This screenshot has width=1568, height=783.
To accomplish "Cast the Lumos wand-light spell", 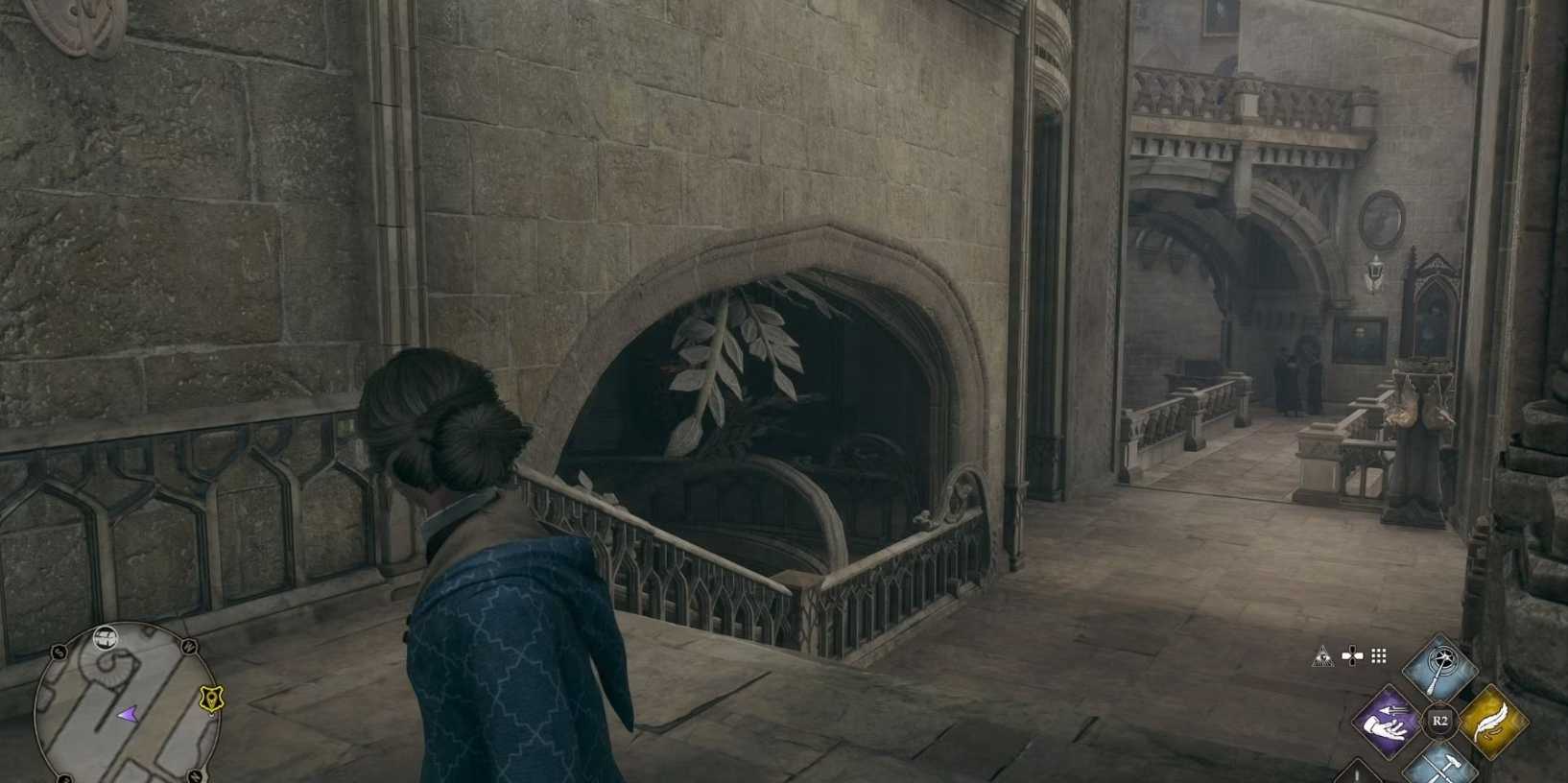I will (1439, 666).
